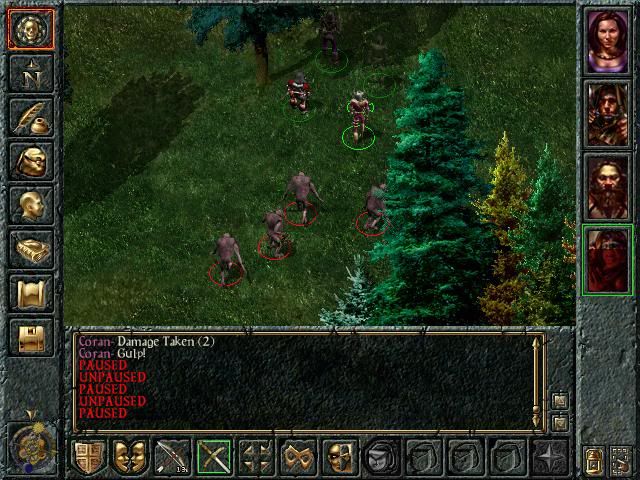Select the red-masked character portrait
The height and width of the screenshot is (480, 640).
[607, 259]
